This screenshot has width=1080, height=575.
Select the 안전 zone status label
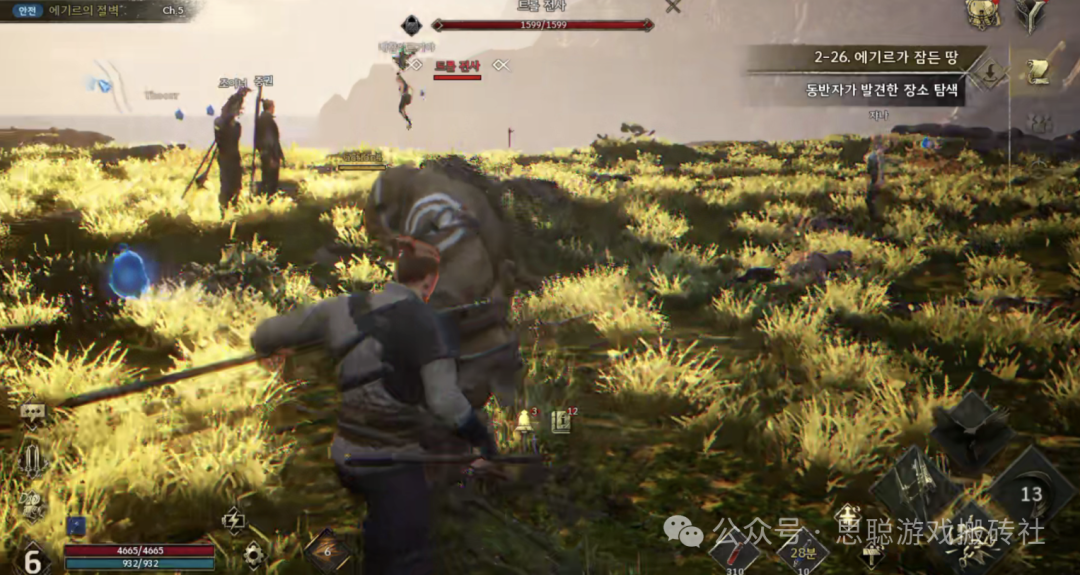point(28,10)
